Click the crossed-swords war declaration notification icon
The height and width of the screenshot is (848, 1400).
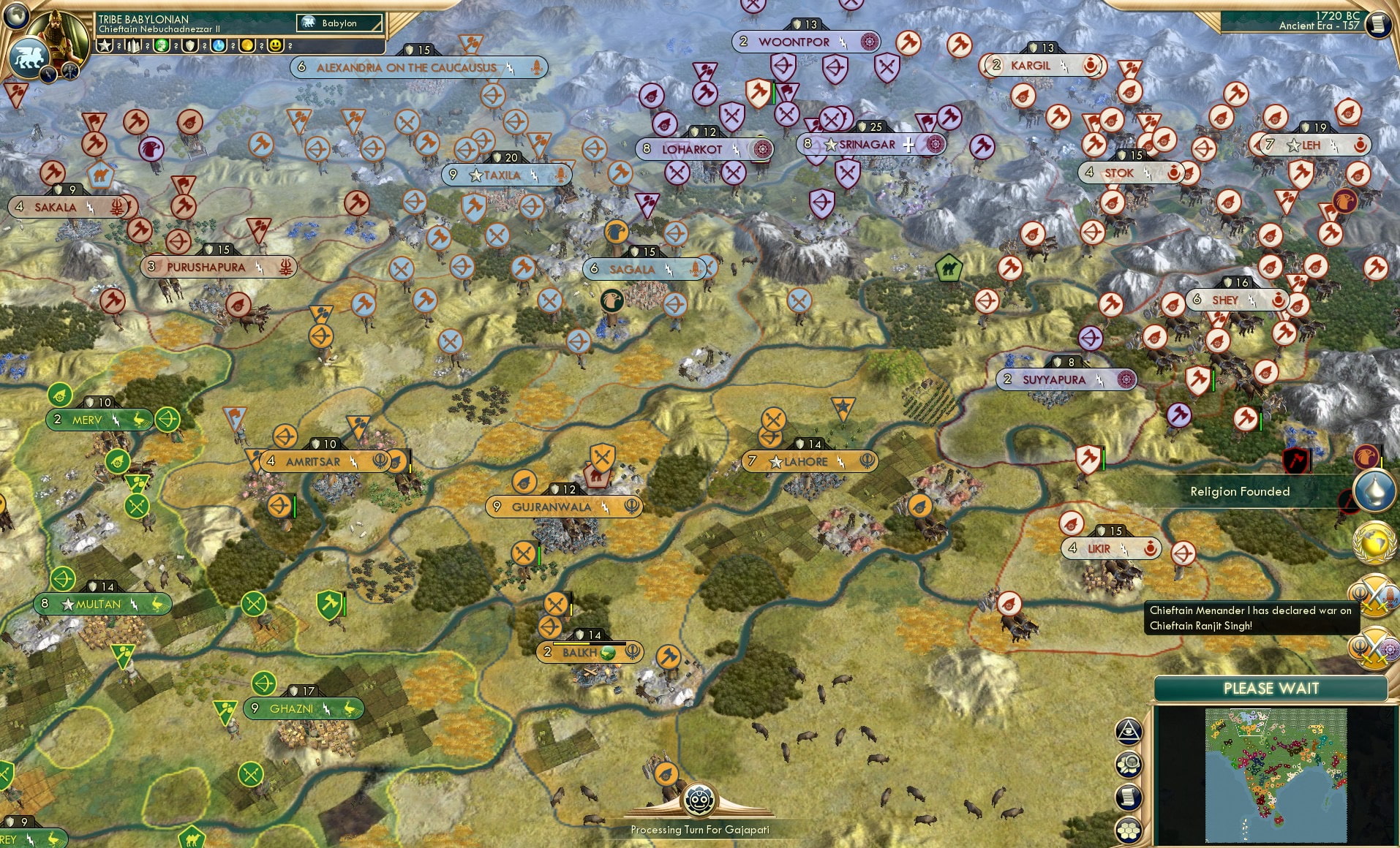pyautogui.click(x=1373, y=595)
